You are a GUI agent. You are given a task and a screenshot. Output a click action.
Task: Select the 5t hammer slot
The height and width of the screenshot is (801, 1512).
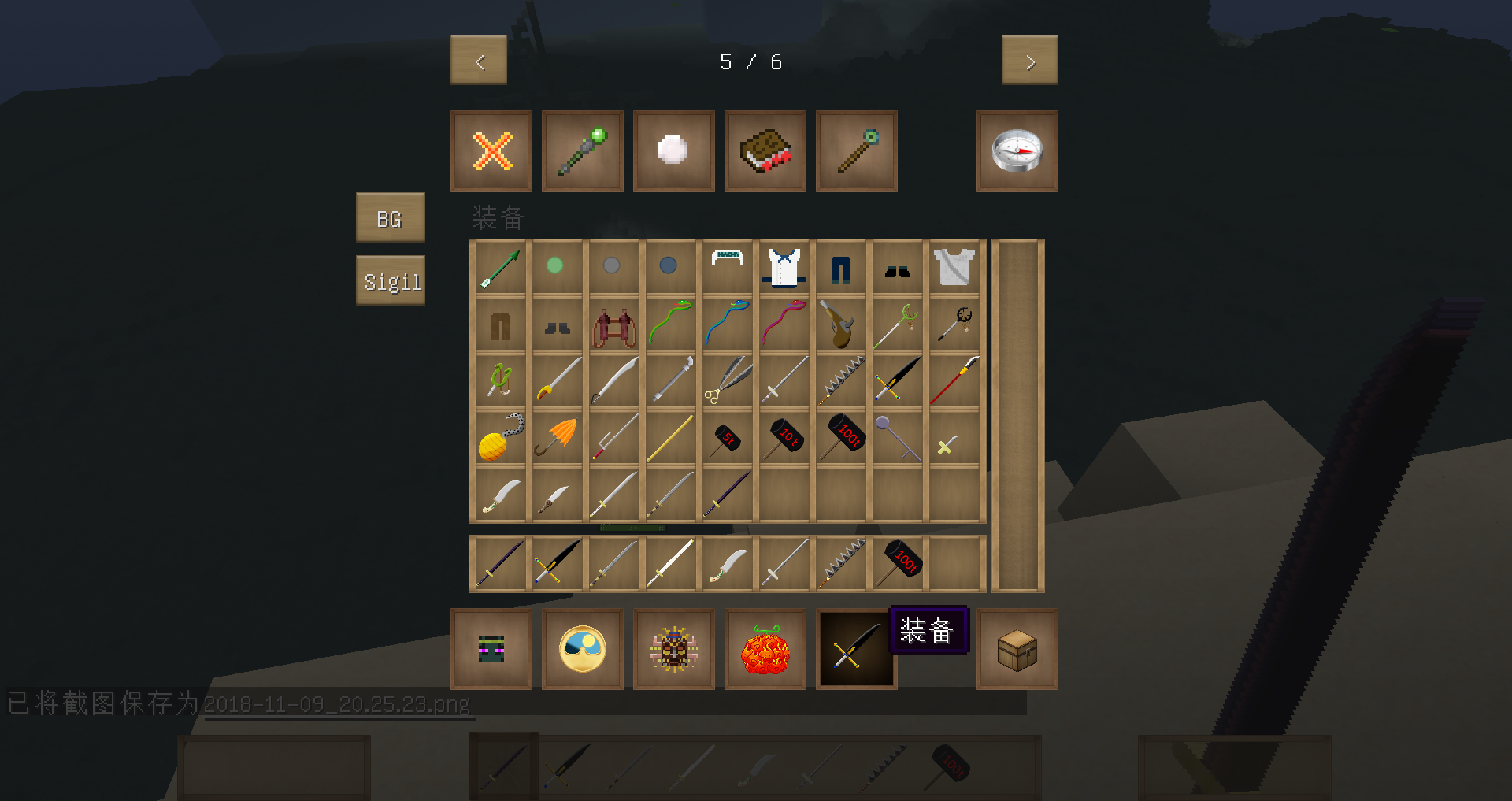tap(728, 438)
